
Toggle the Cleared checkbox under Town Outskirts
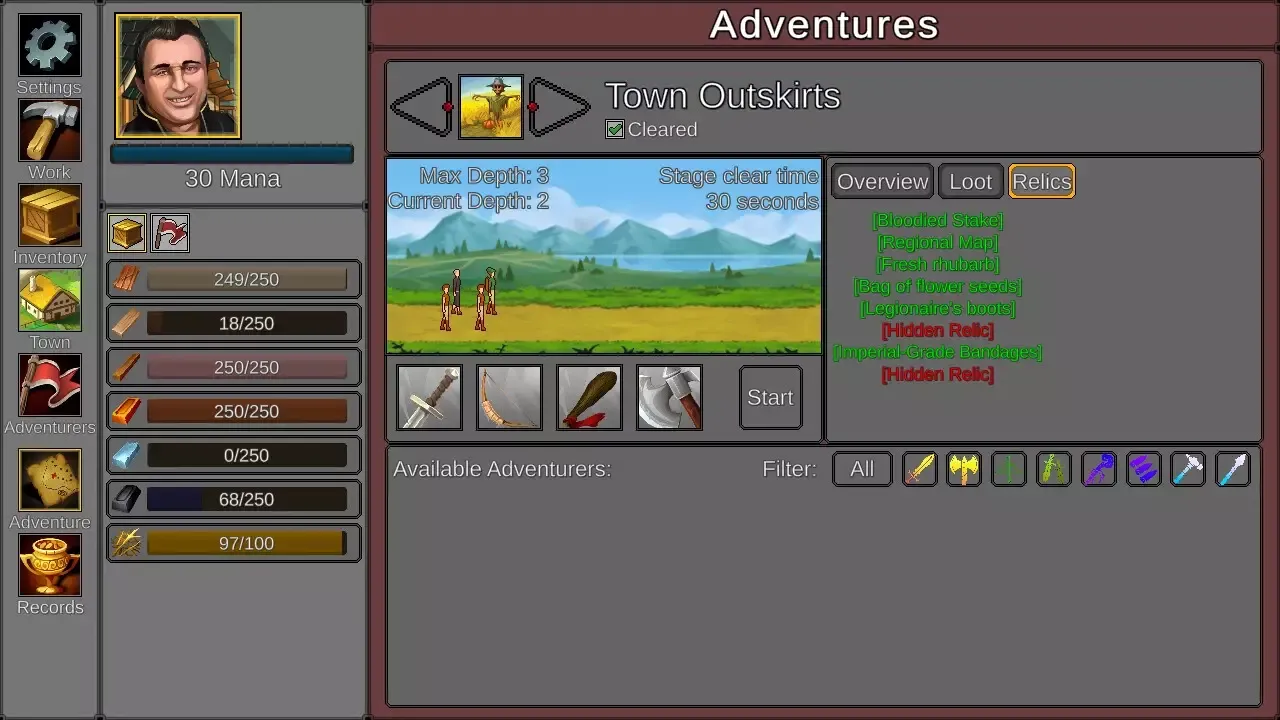point(614,129)
